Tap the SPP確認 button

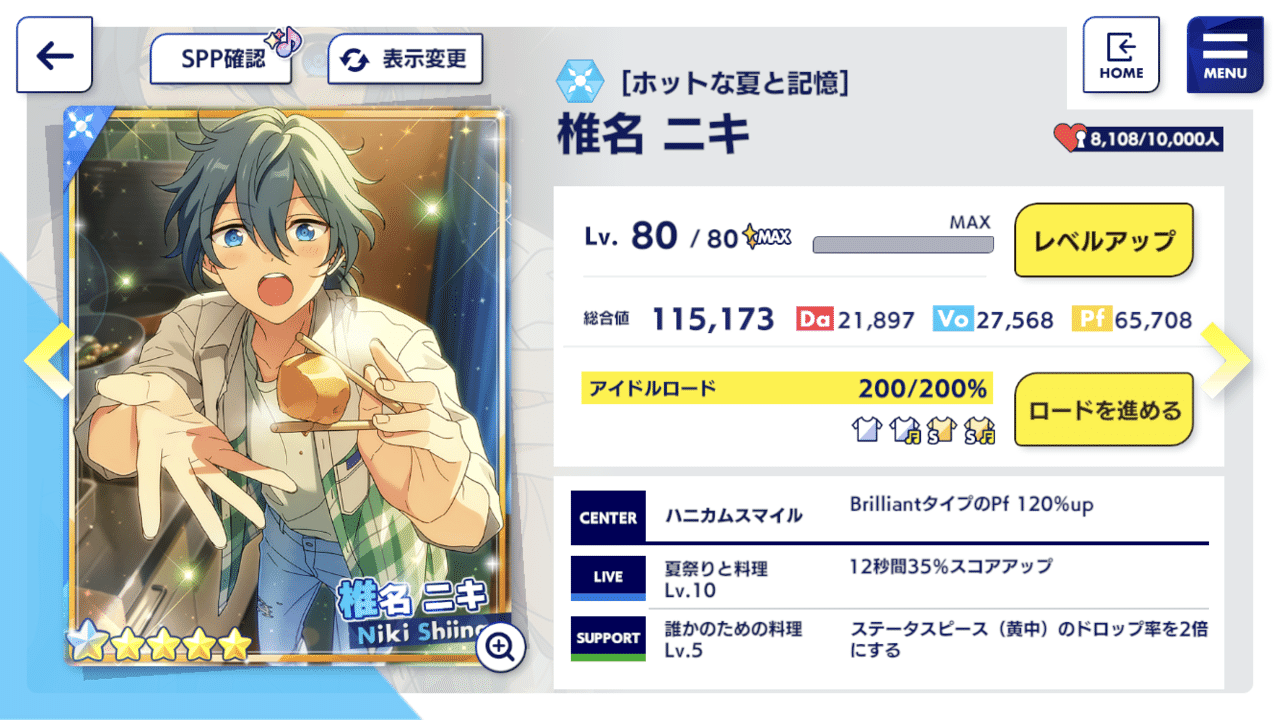220,58
